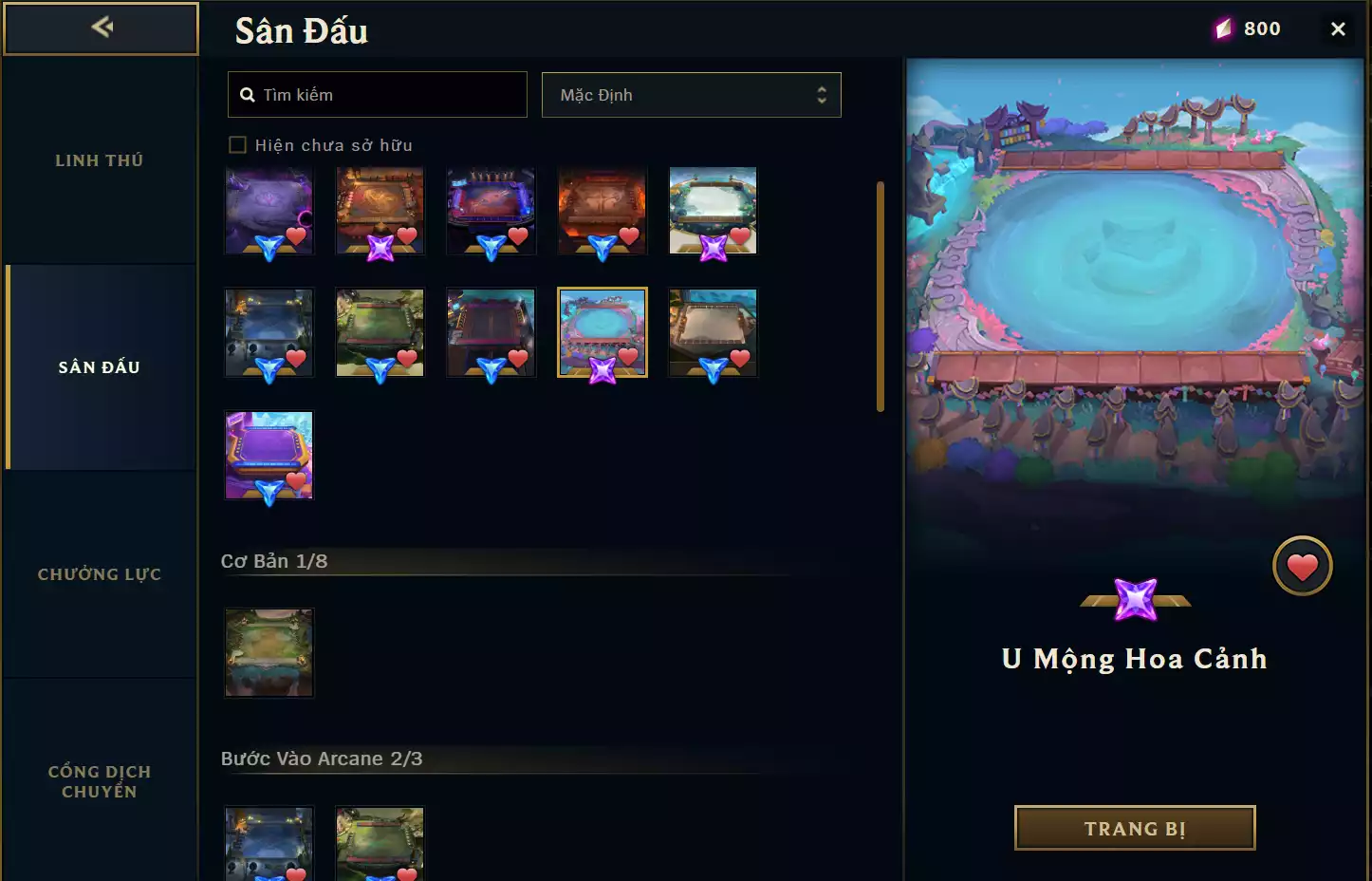Screen dimensions: 1372x881
Task: Toggle the heart on the first arena thumbnail
Action: [297, 238]
